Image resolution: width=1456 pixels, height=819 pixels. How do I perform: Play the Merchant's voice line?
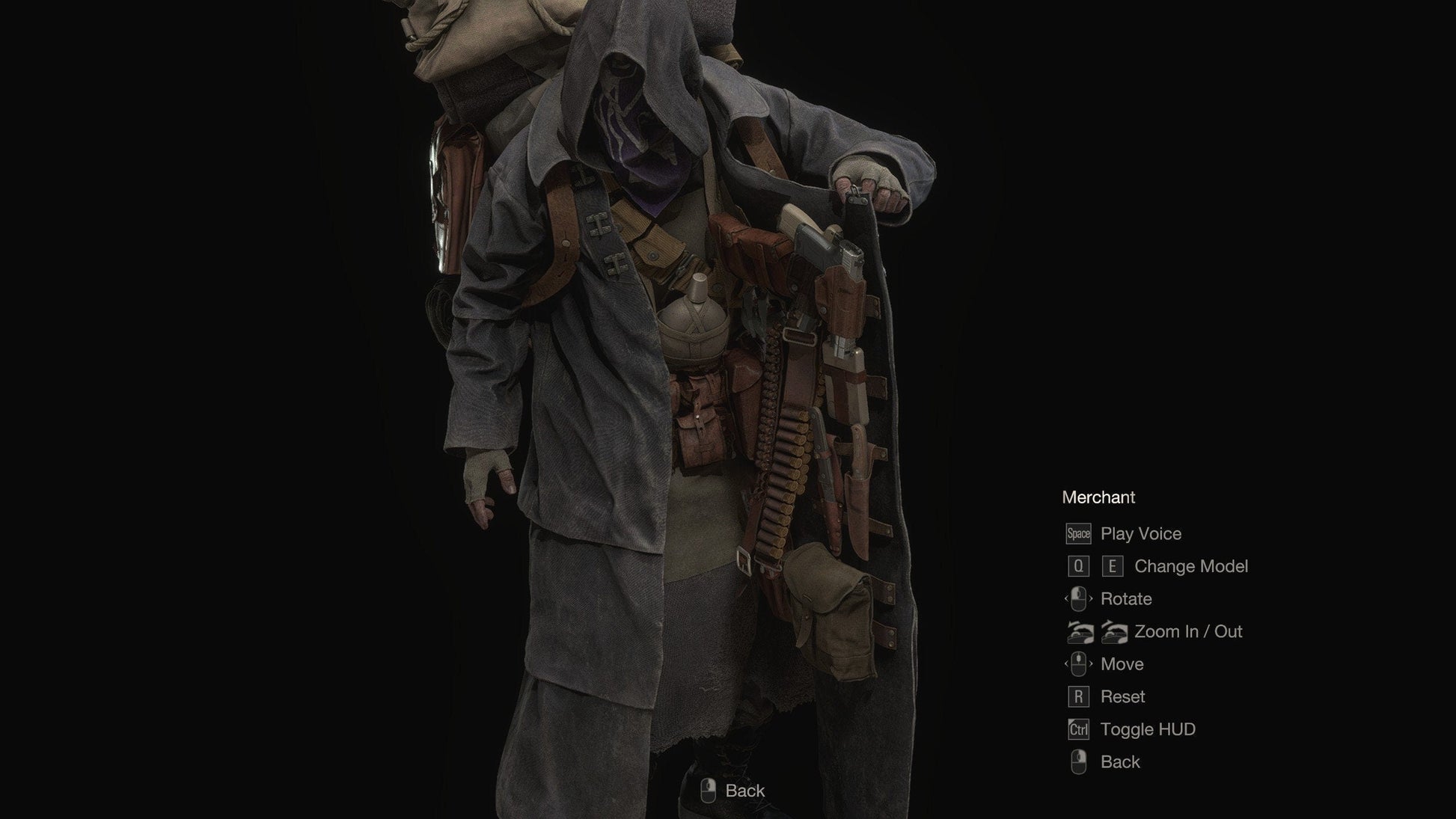[1140, 534]
